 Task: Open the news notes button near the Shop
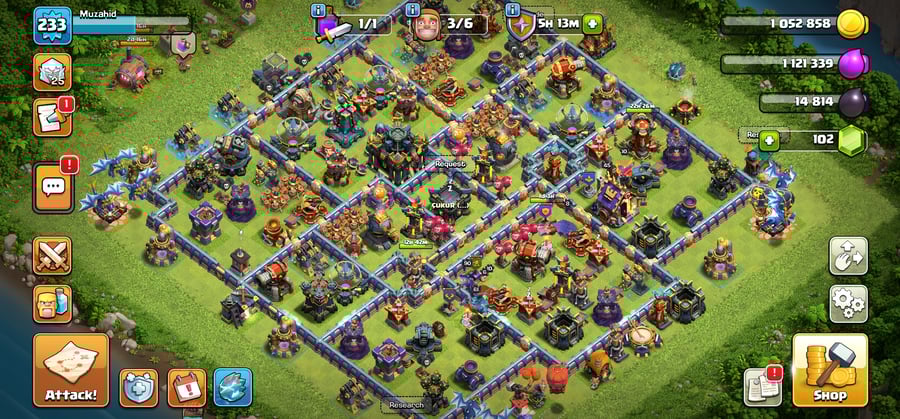[x=762, y=387]
